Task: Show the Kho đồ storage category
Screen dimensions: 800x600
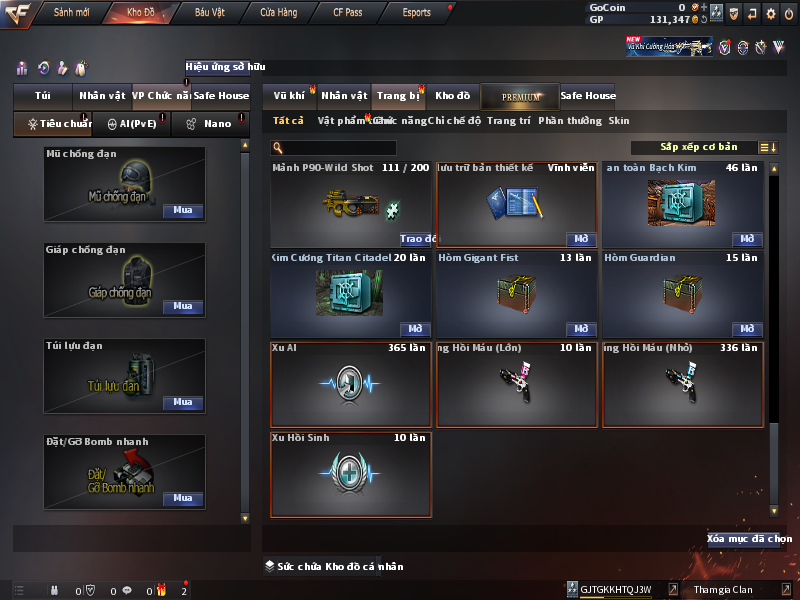Action: click(x=452, y=96)
